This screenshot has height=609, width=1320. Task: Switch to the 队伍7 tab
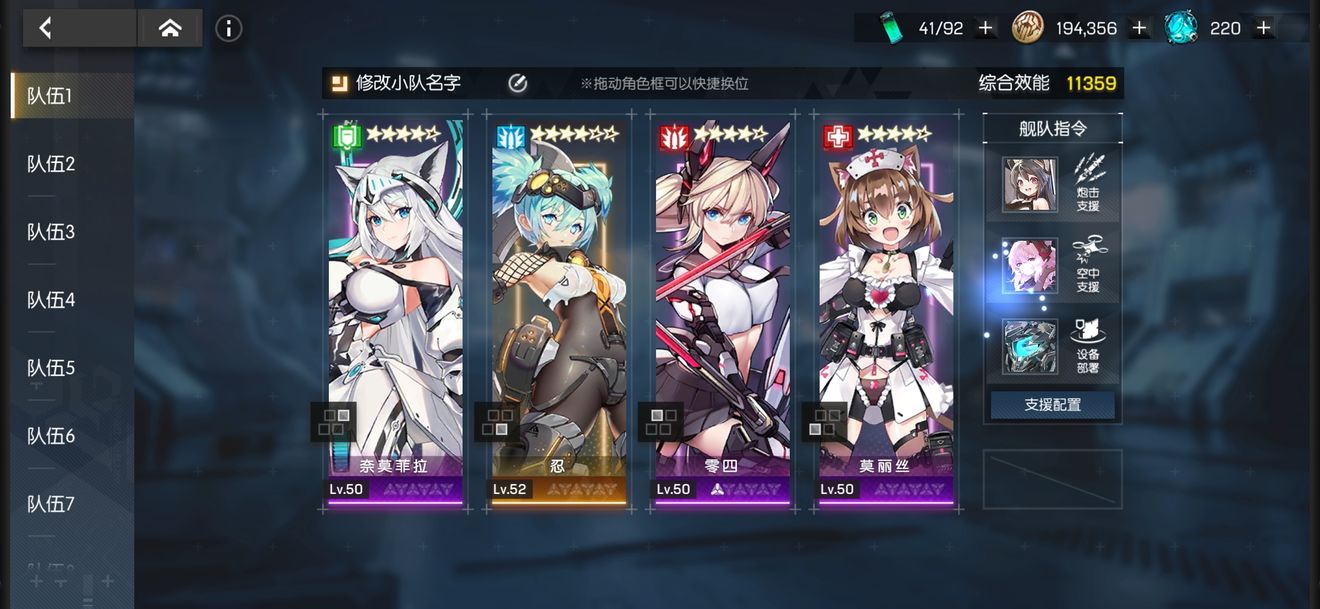pos(52,504)
